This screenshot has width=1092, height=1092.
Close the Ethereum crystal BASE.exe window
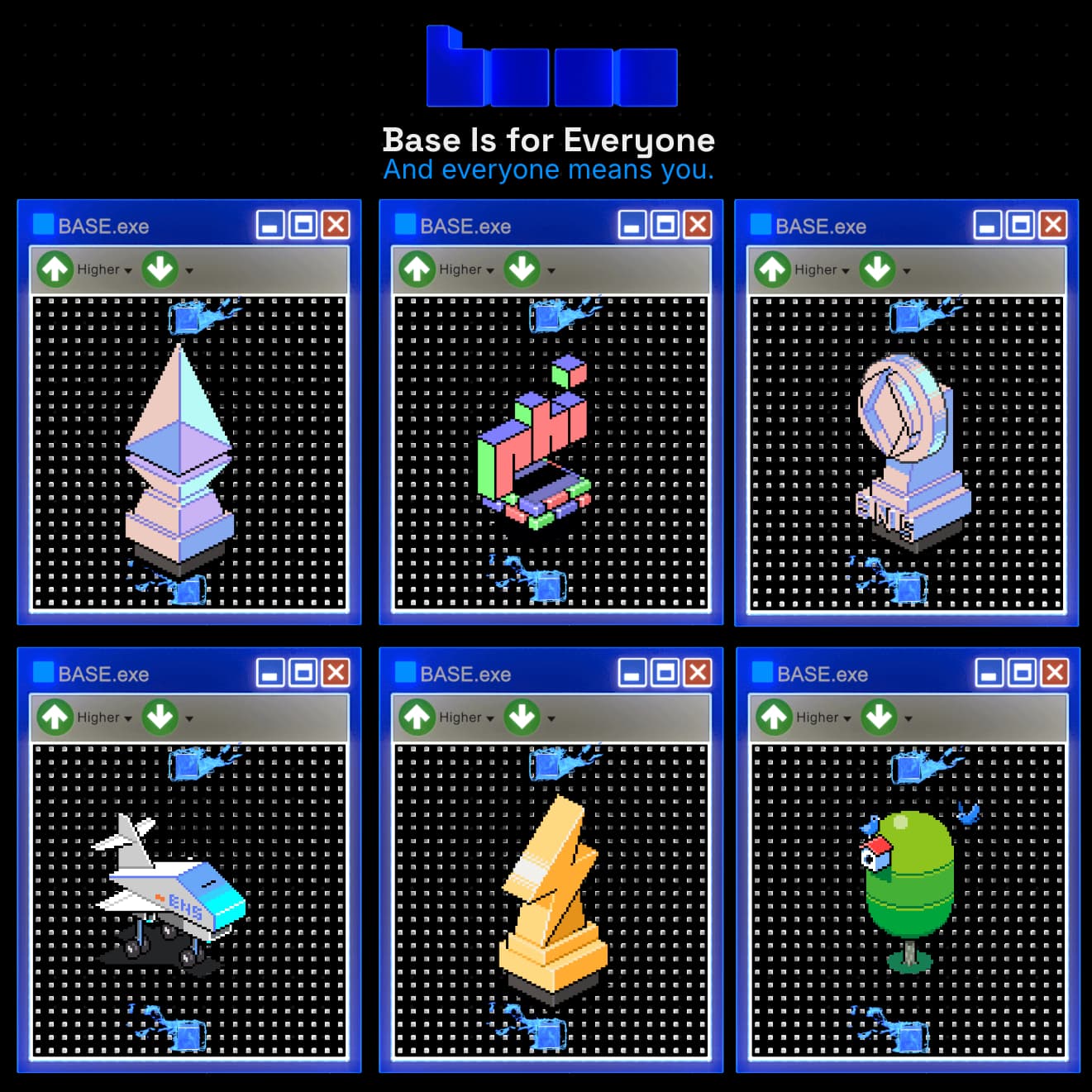[x=336, y=225]
